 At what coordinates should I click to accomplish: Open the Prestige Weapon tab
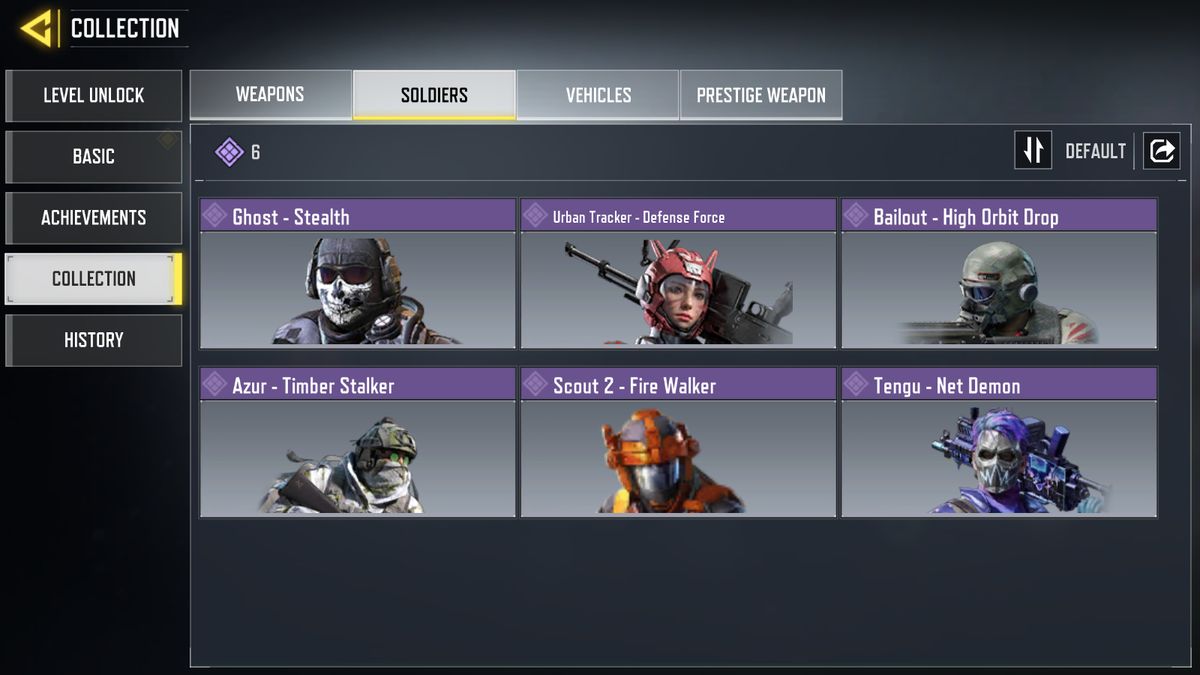click(761, 95)
